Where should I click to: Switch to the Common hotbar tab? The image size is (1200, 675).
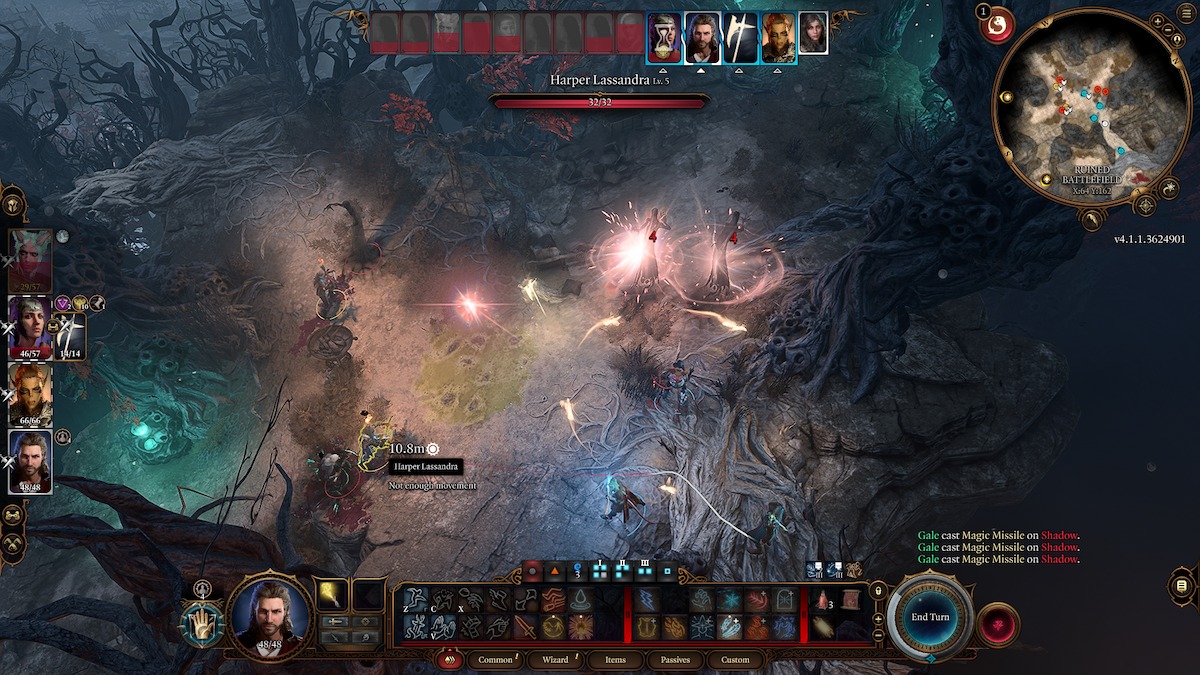495,660
